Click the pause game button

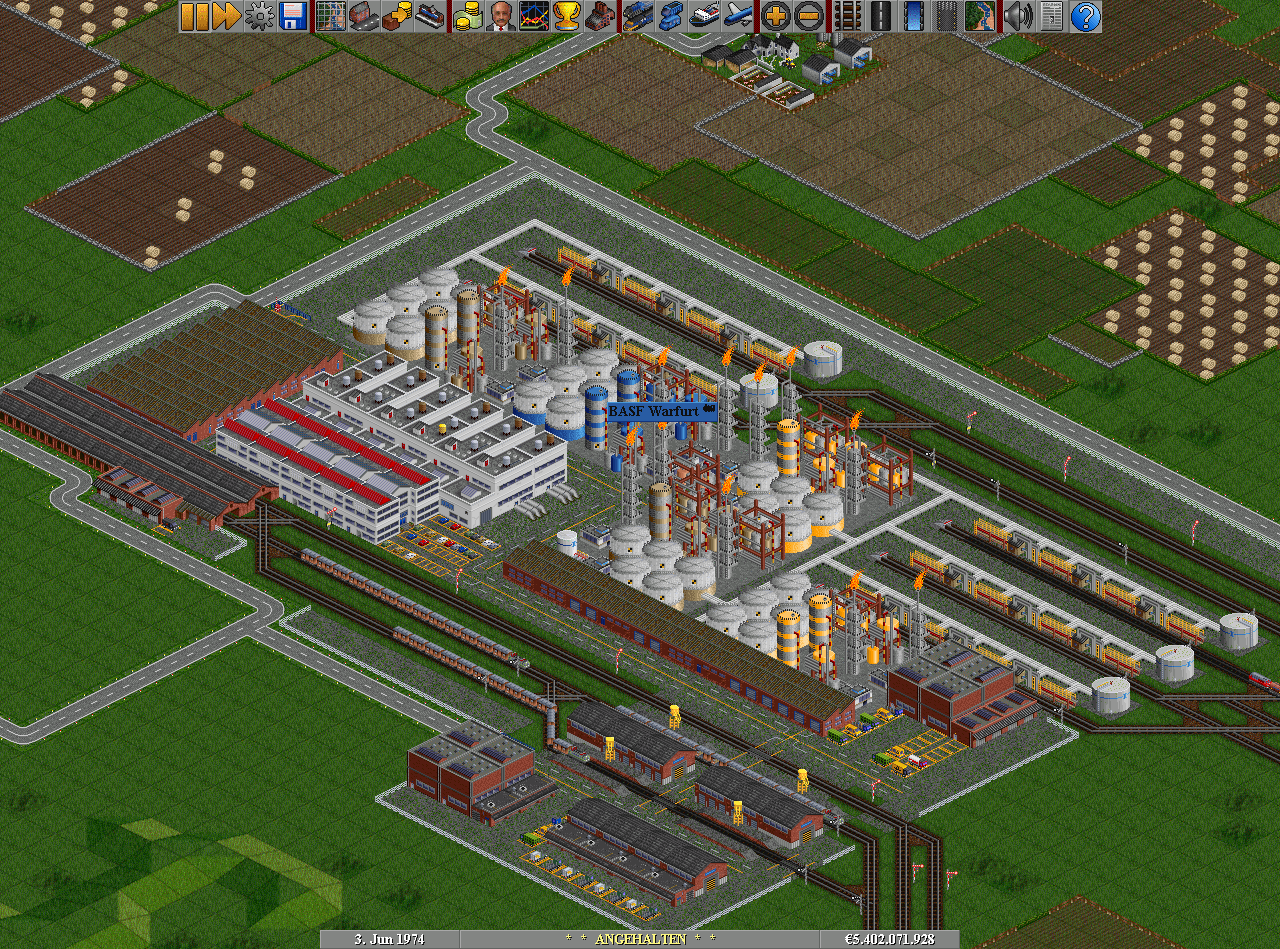pos(195,16)
